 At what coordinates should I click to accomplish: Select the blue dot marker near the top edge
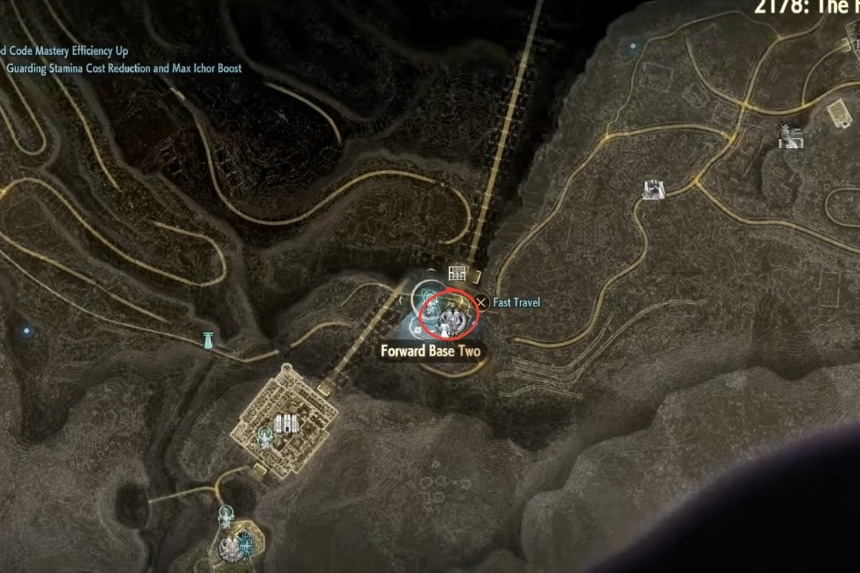point(631,46)
